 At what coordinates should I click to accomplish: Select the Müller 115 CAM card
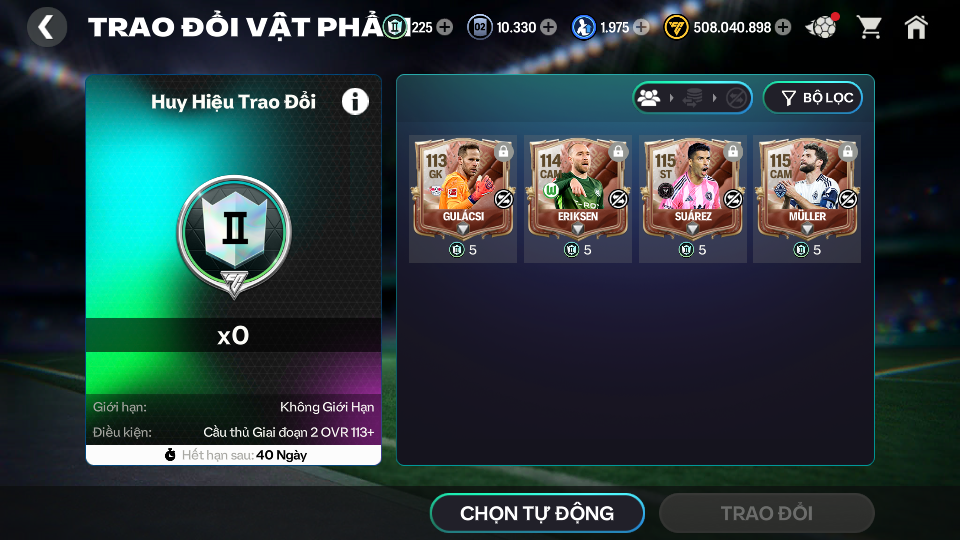tap(807, 190)
